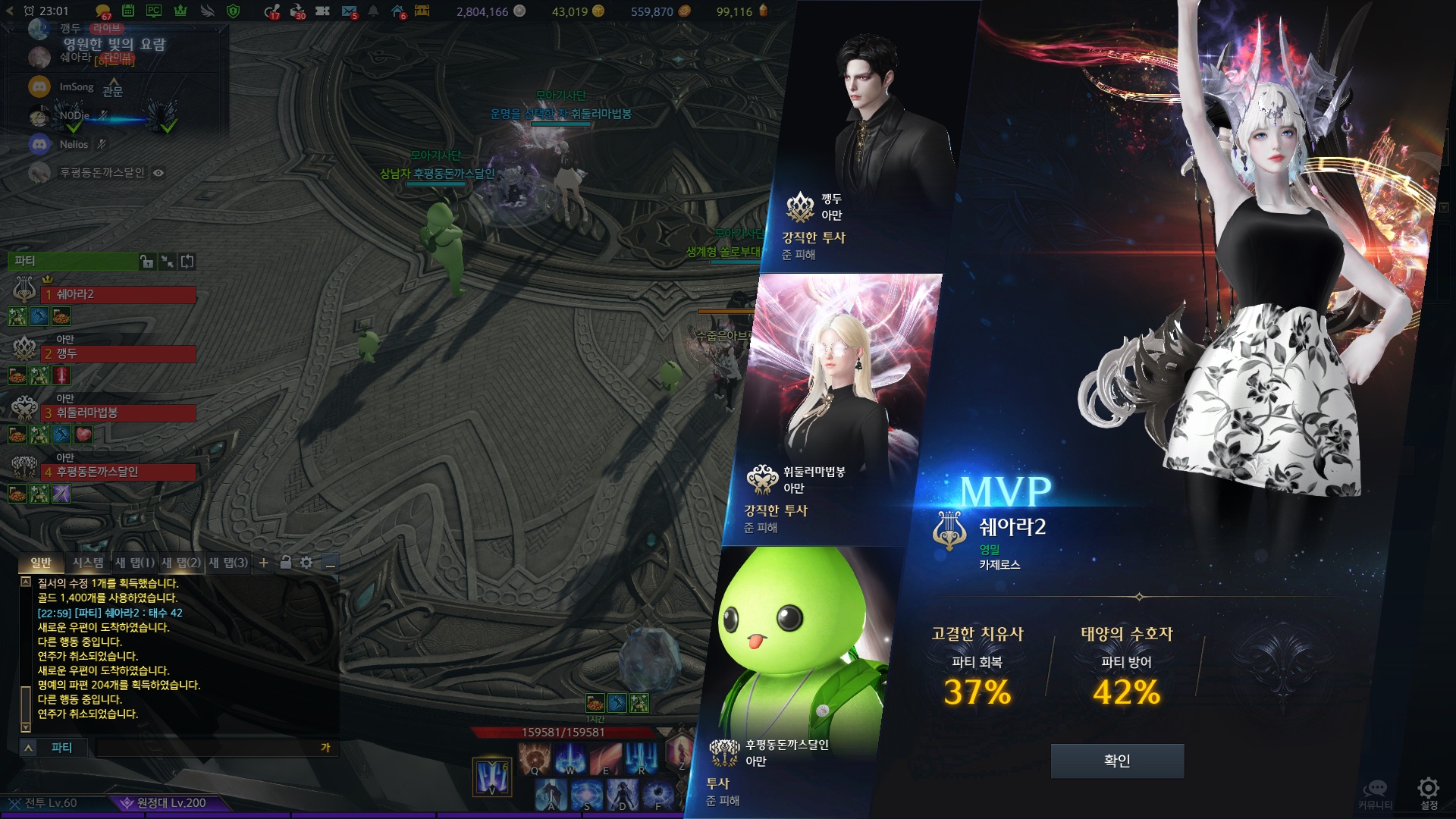1456x819 pixels.
Task: Add a new chat tab with plus
Action: [x=263, y=563]
